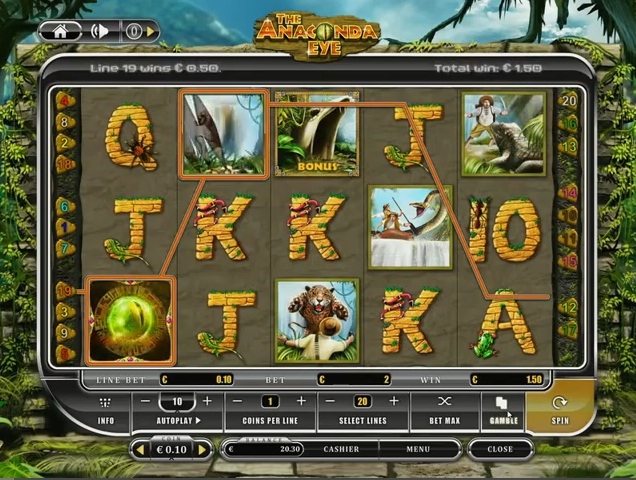Increase the selected lines

pos(393,401)
